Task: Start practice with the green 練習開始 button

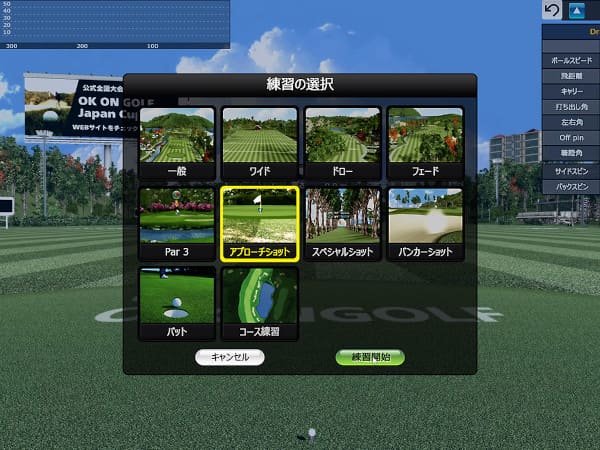Action: 370,357
